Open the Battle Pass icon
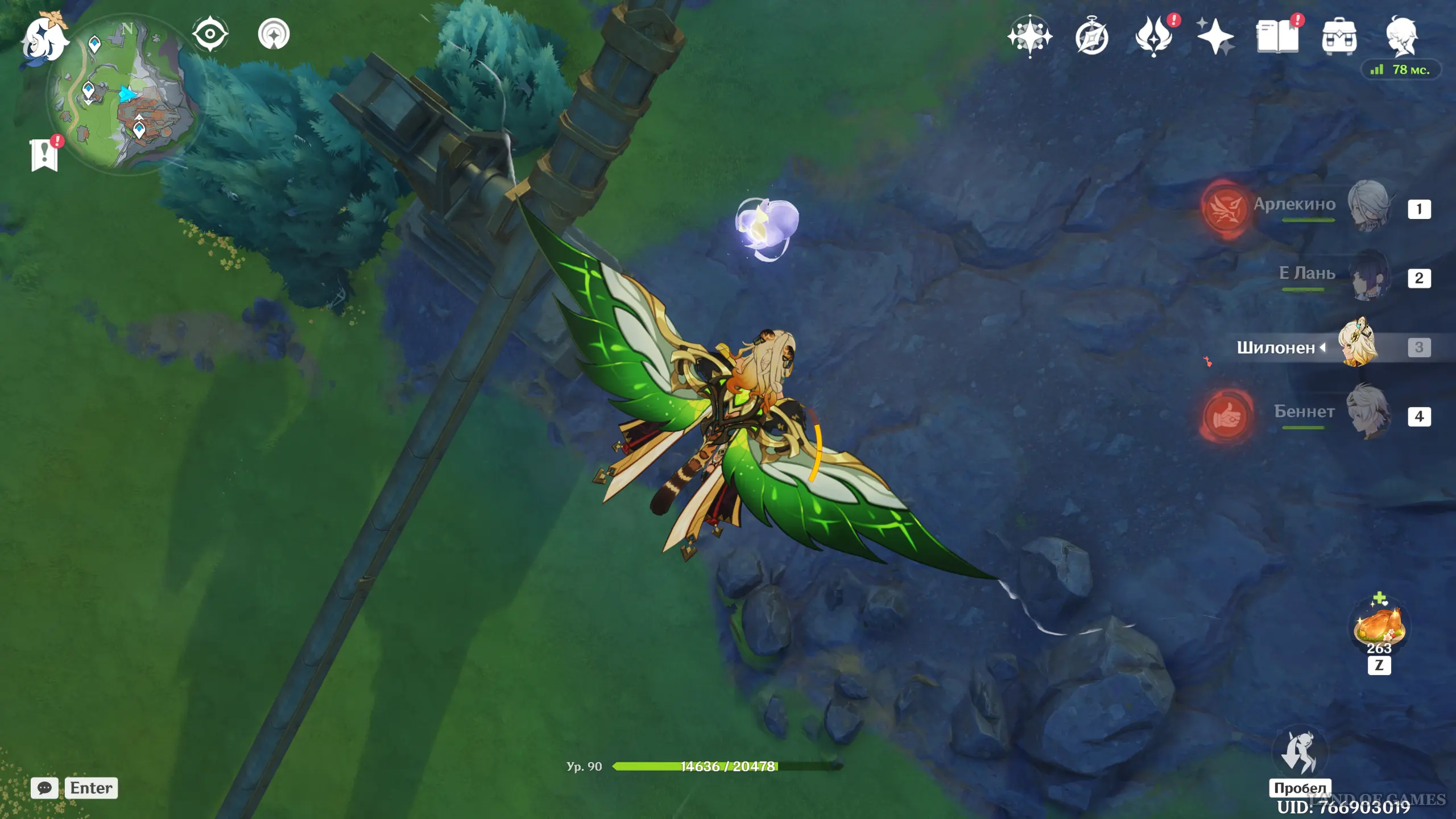The width and height of the screenshot is (1456, 819). (x=1153, y=37)
